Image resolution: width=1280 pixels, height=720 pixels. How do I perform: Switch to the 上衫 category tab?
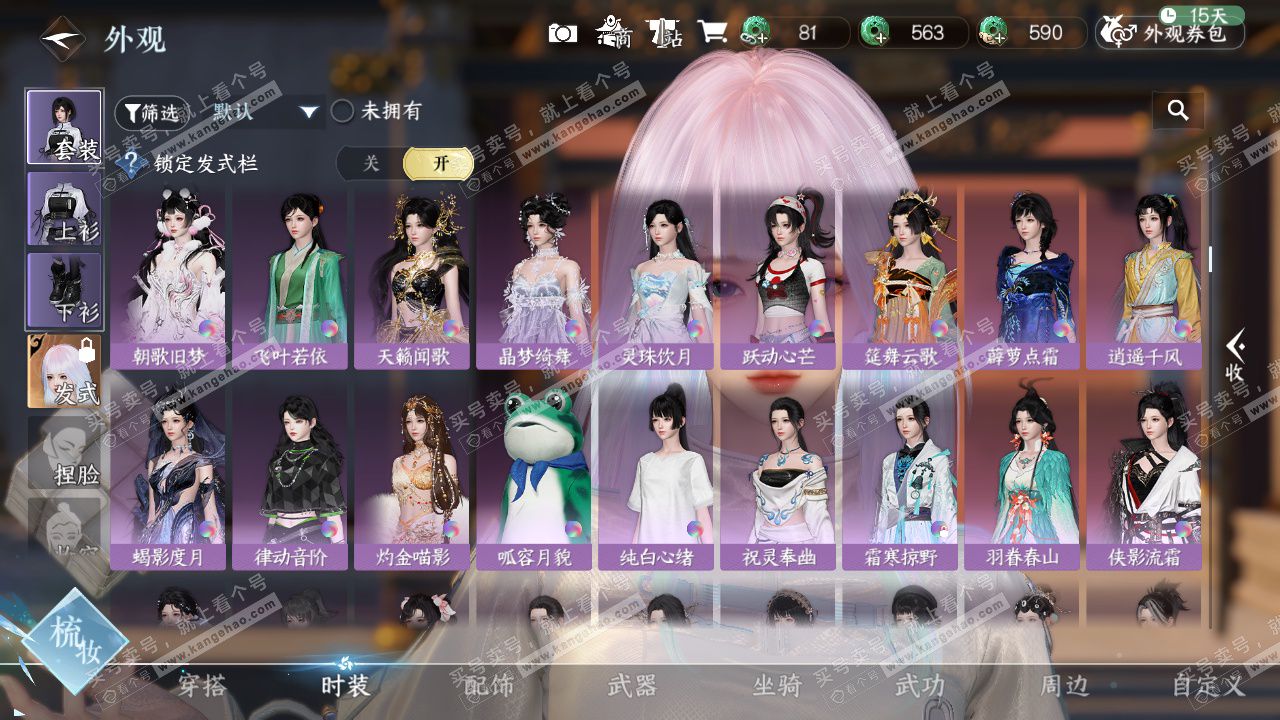coord(64,208)
